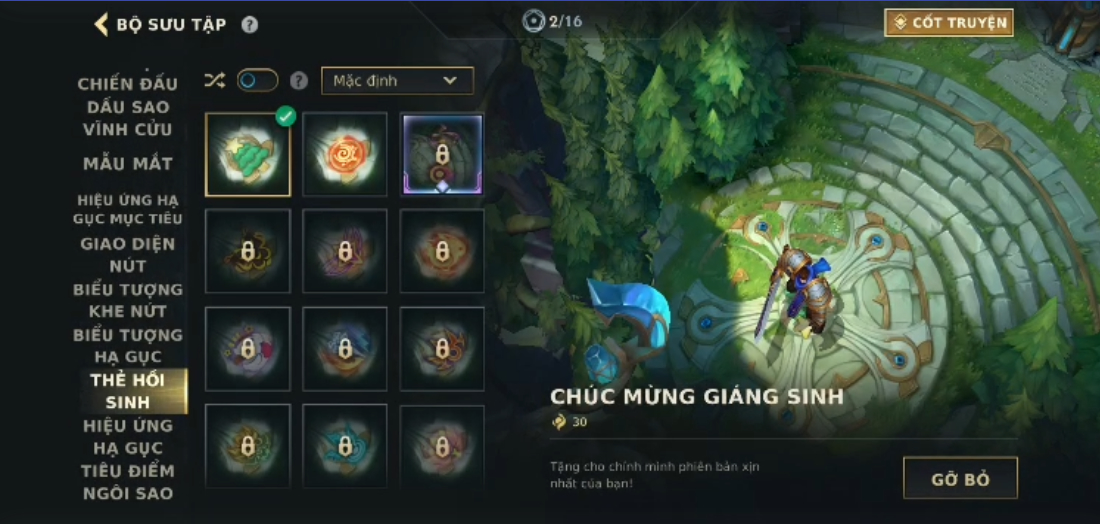Select the purple-framed locked recall thumbnail
Viewport: 1100px width, 524px height.
[x=442, y=154]
